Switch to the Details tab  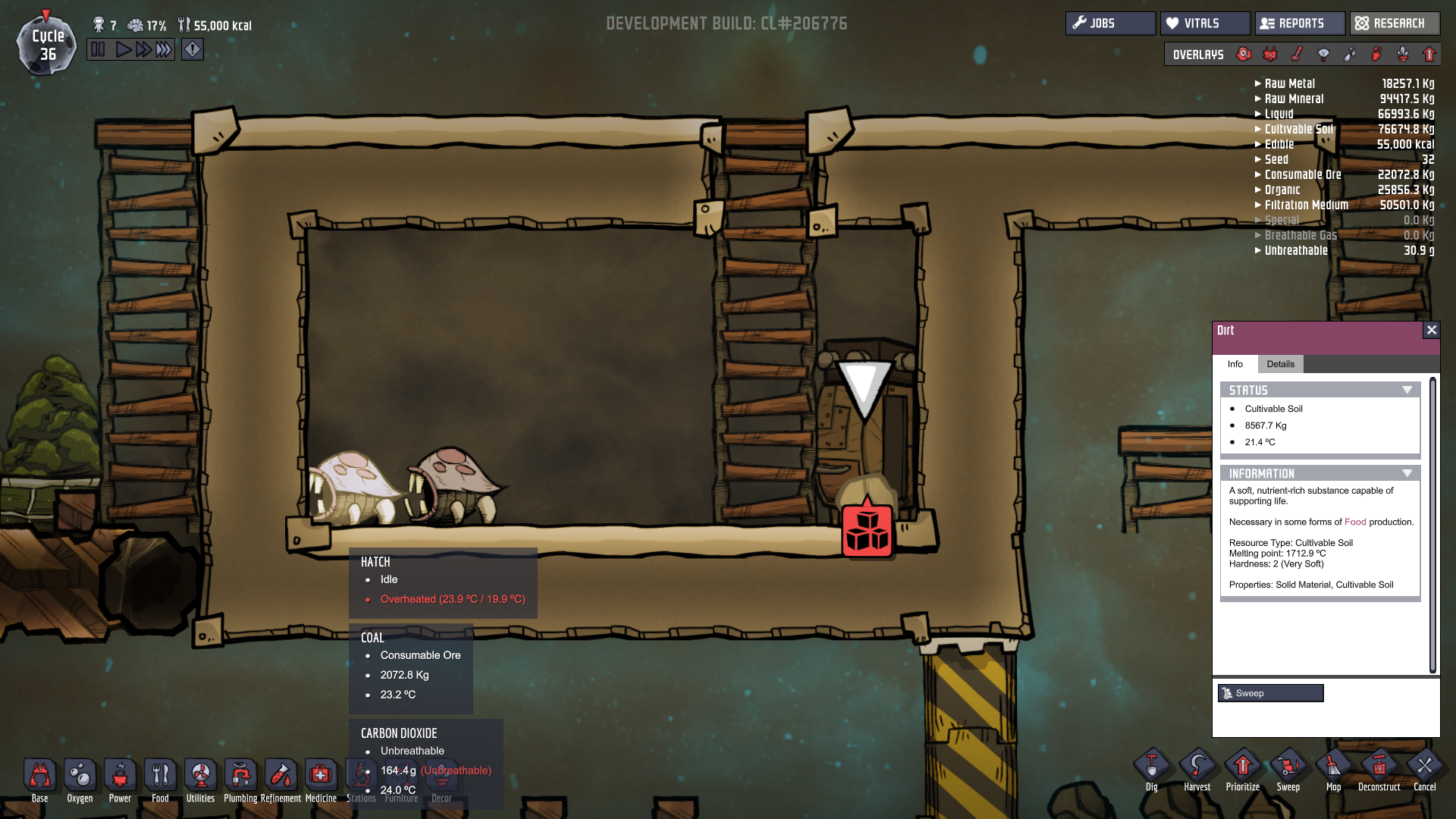[x=1280, y=364]
